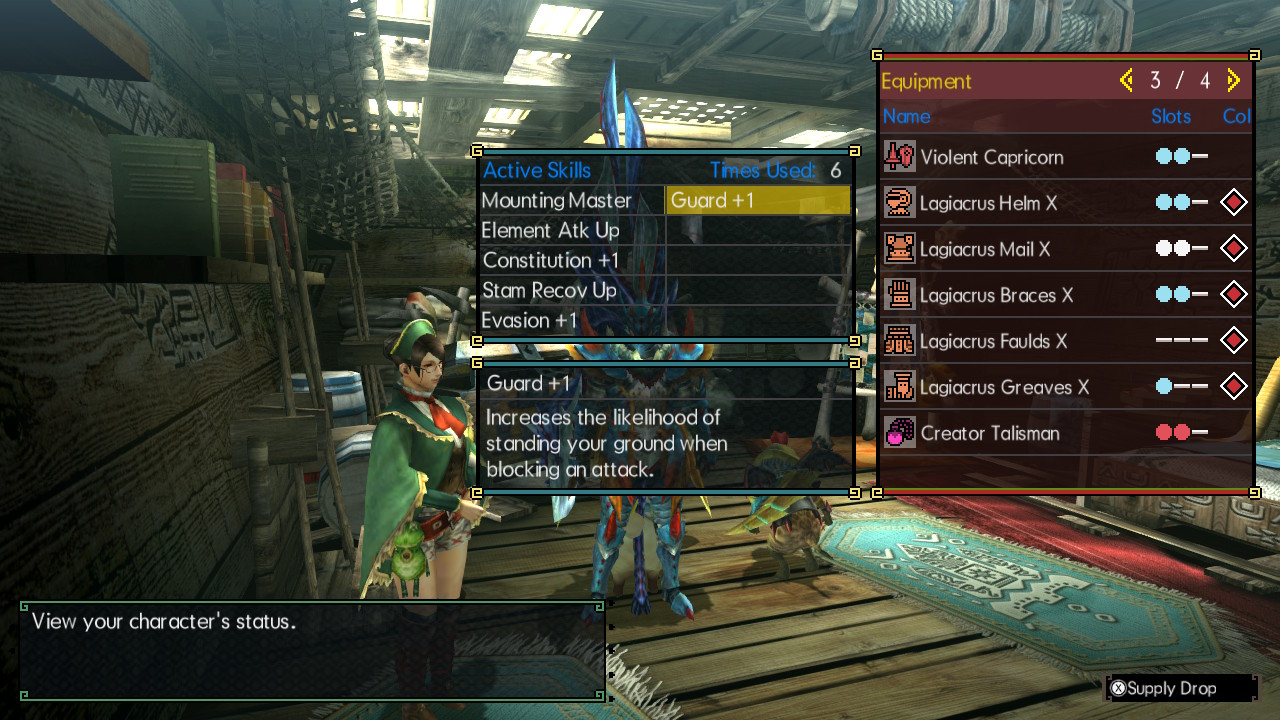Choose the Lagiacrus Helm X row
This screenshot has width=1280, height=720.
tap(1064, 203)
